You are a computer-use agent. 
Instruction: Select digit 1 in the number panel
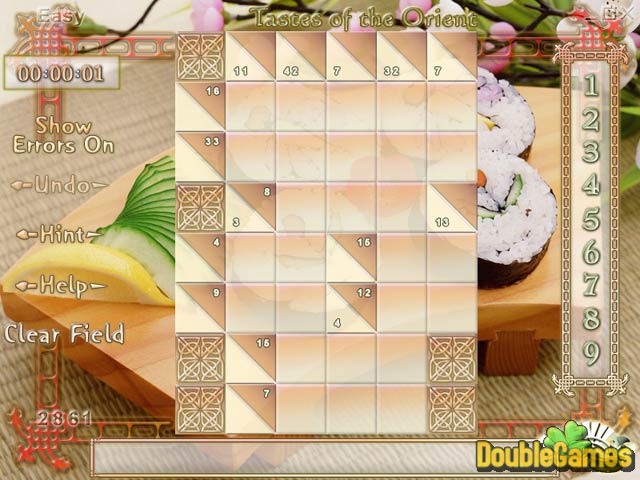coord(591,86)
